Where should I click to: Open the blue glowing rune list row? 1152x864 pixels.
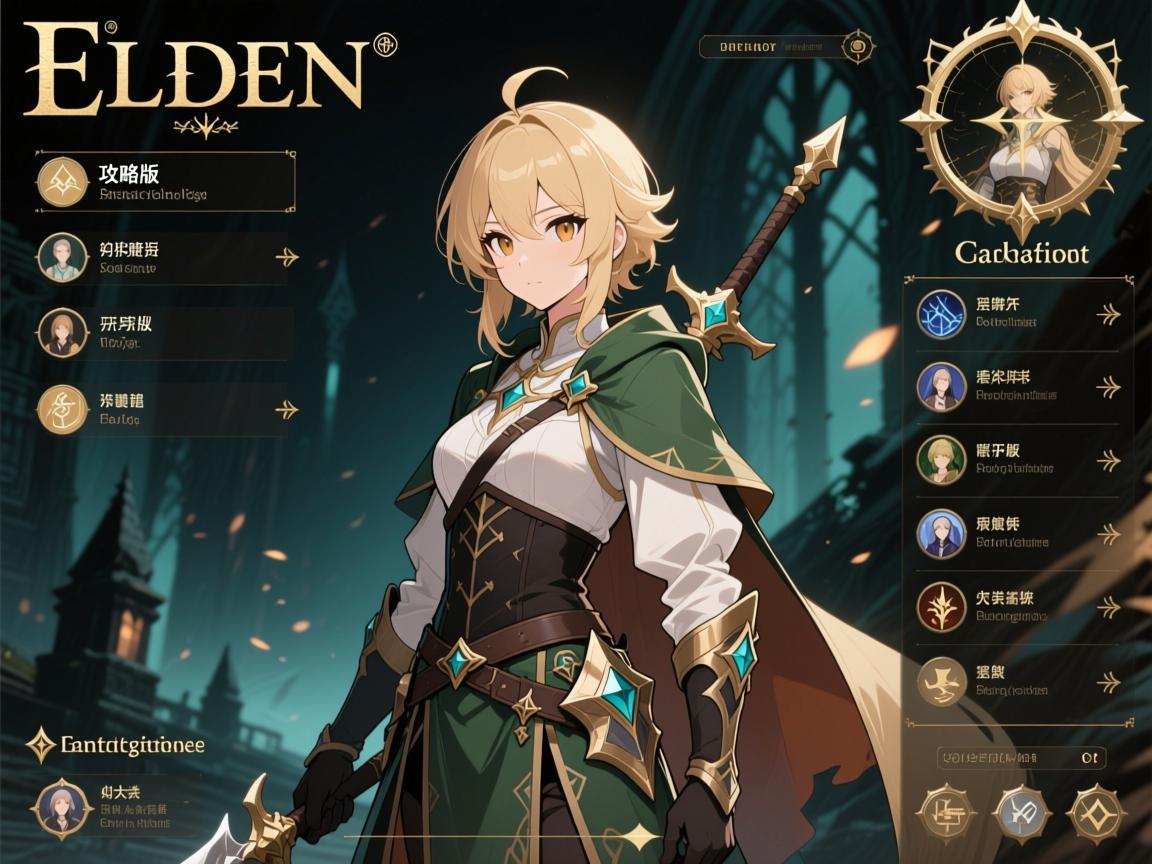pyautogui.click(x=1018, y=314)
